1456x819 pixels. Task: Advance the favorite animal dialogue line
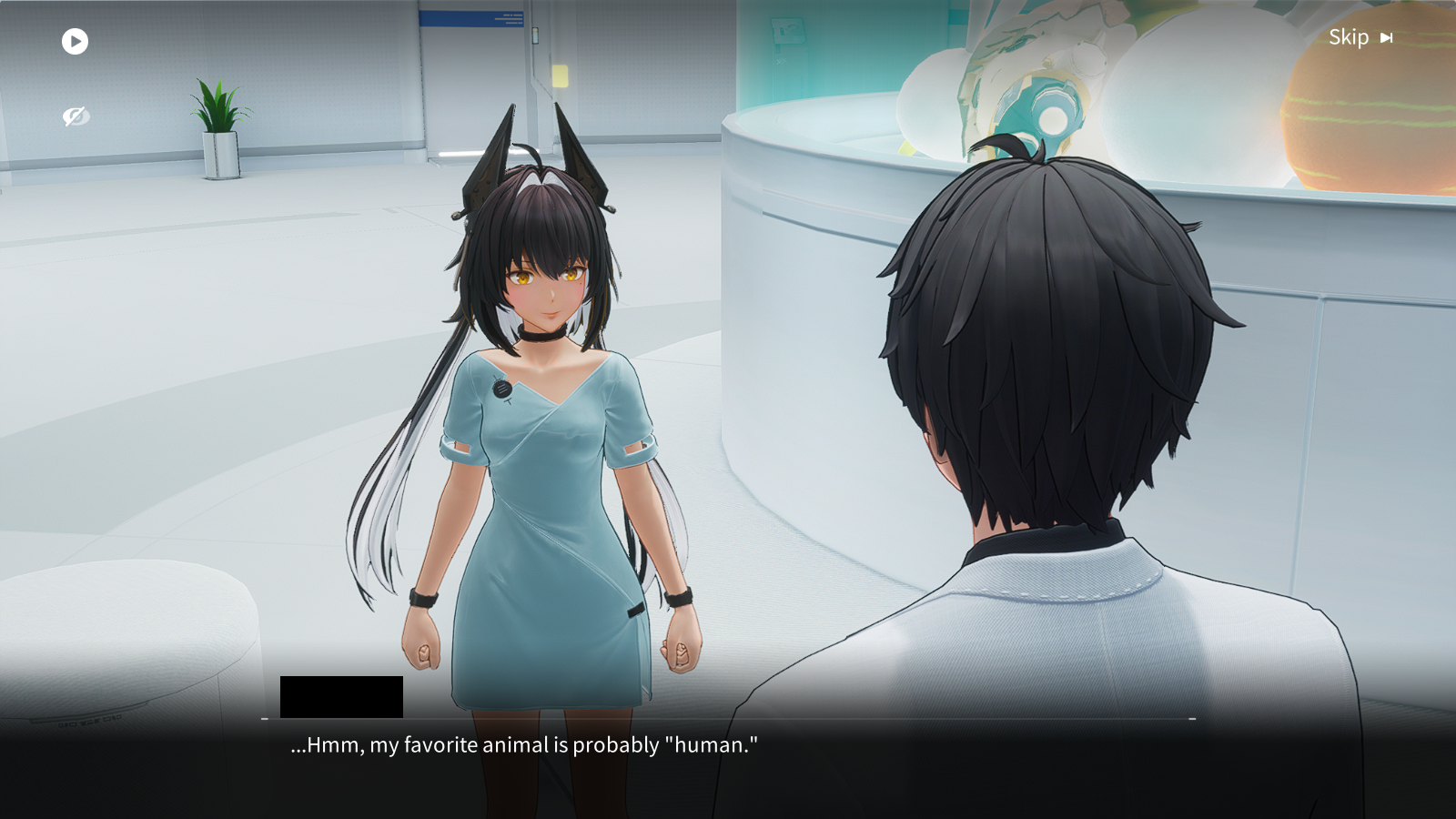[x=524, y=745]
